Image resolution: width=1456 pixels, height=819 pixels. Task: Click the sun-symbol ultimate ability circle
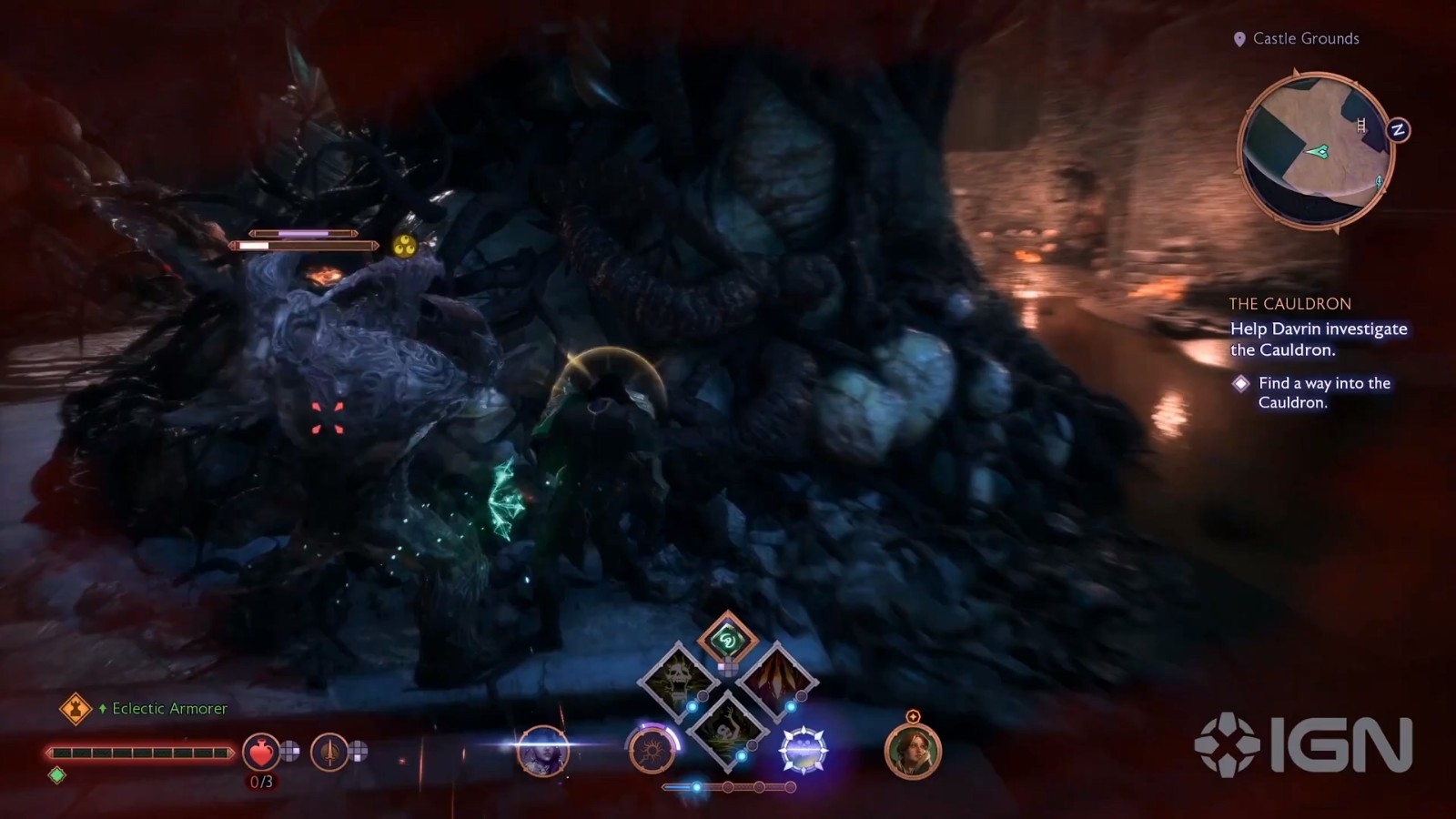click(x=652, y=751)
